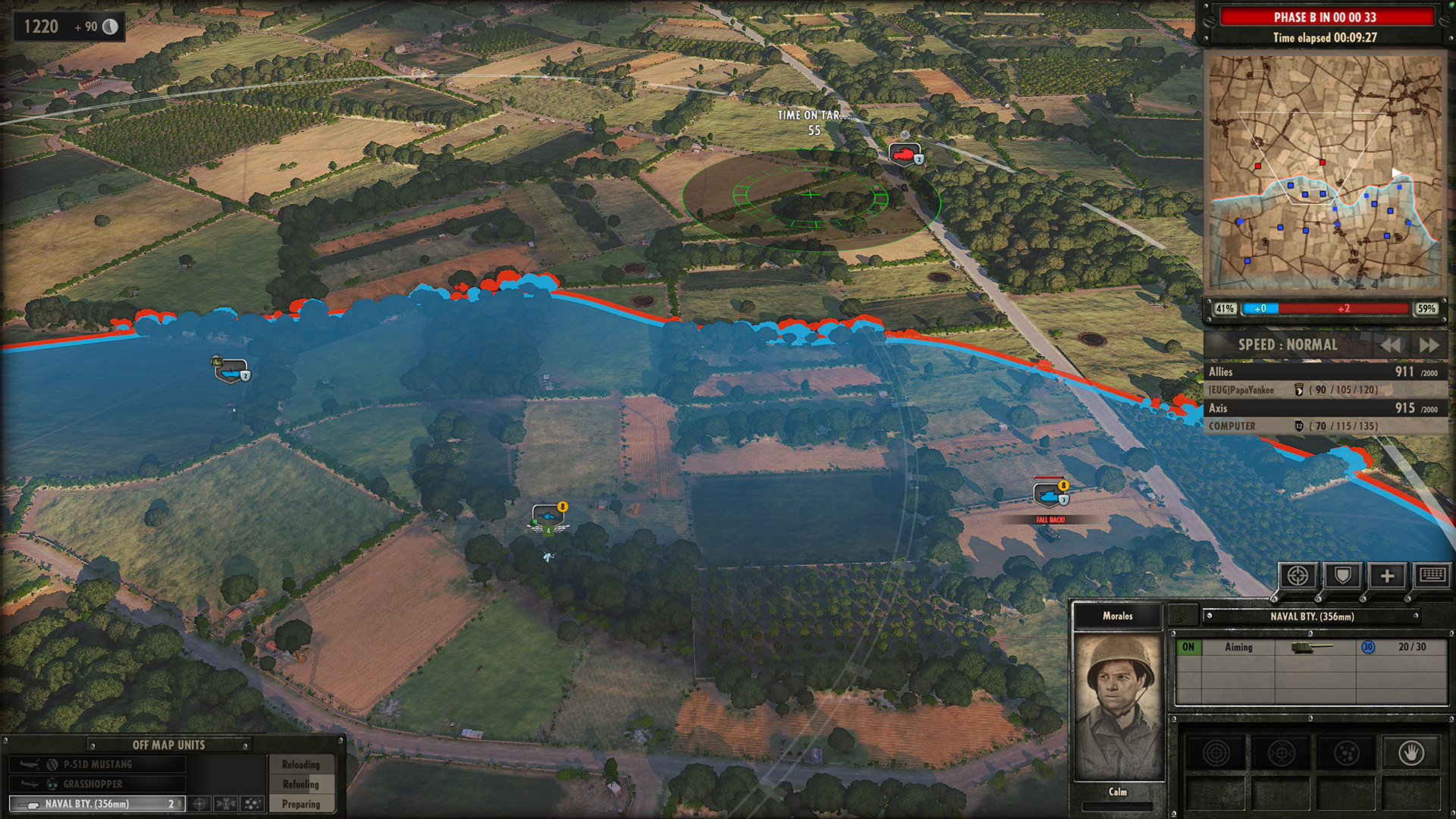Image resolution: width=1456 pixels, height=819 pixels.
Task: Collapse the OFF MAP UNITS panel header
Action: [x=168, y=745]
